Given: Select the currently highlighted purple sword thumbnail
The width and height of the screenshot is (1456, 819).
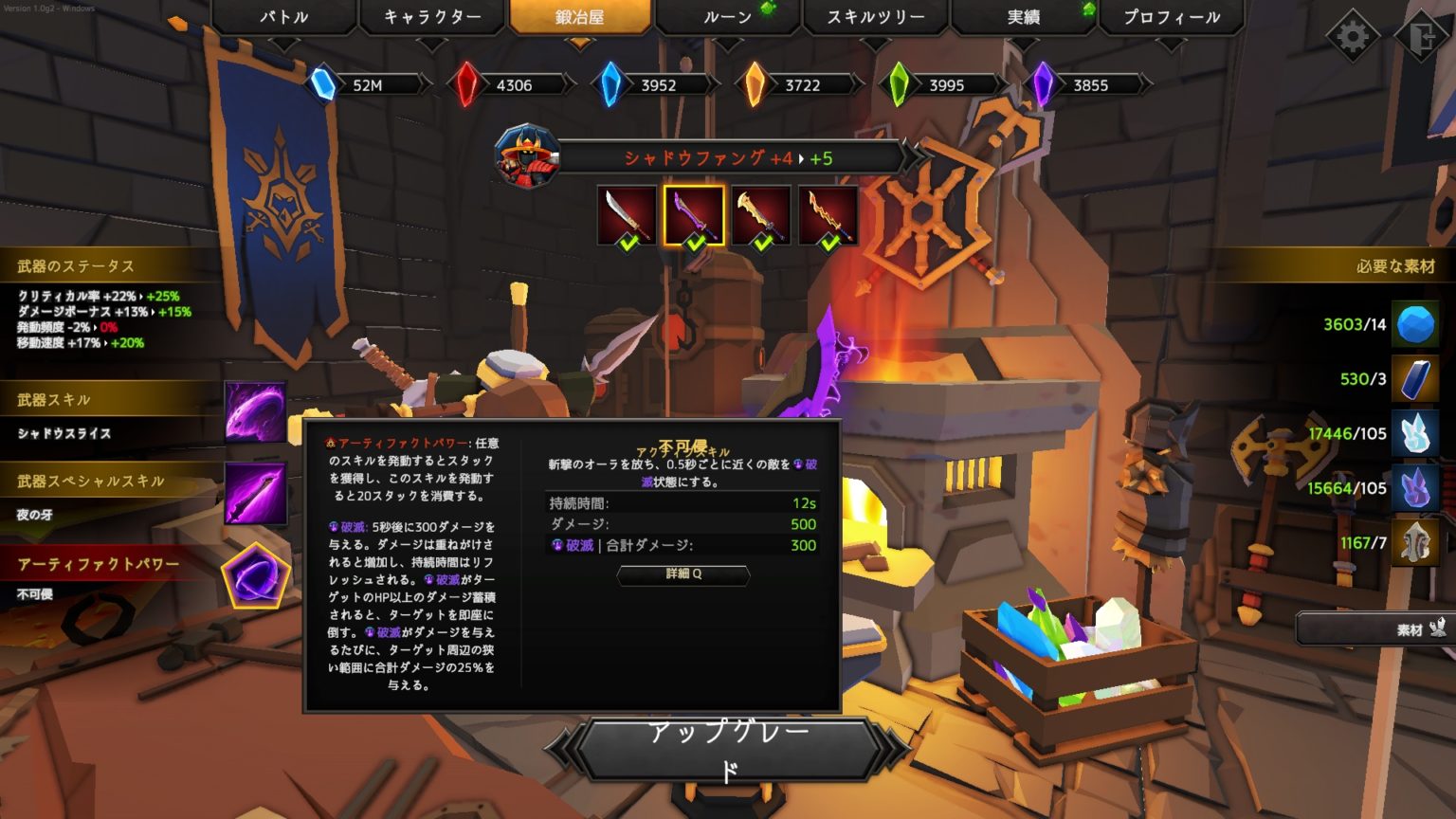Looking at the screenshot, I should coord(695,213).
